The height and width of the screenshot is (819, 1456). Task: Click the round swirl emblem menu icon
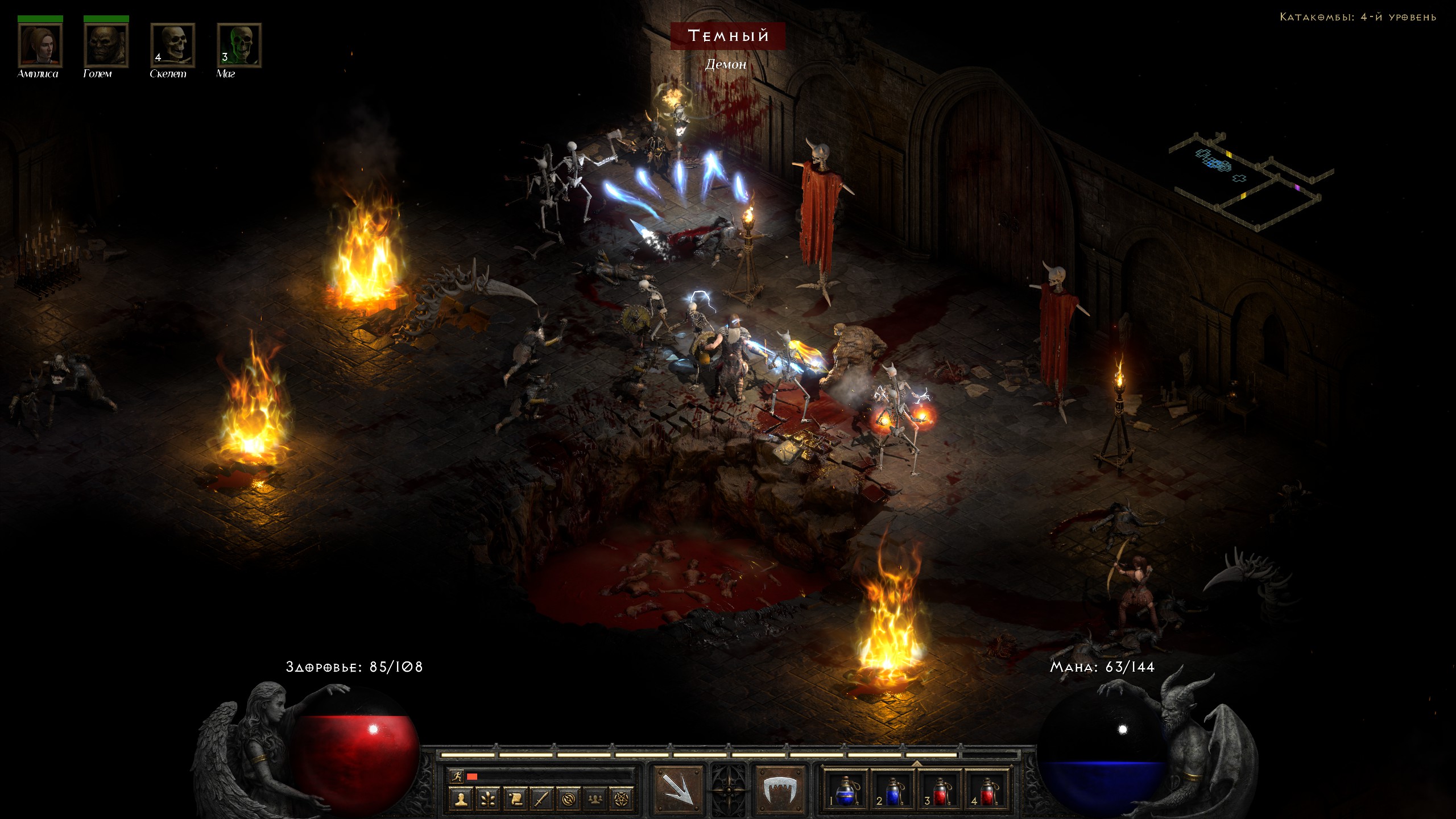click(568, 799)
